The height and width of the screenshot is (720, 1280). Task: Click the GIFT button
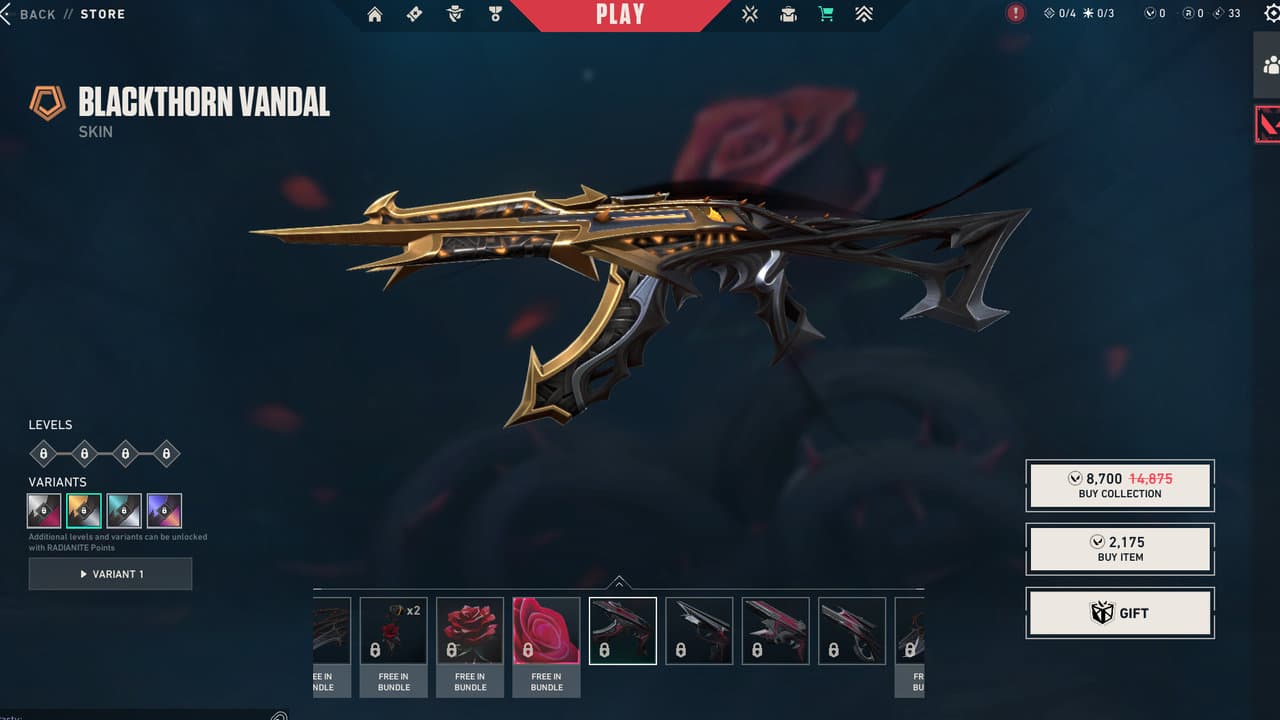point(1119,612)
